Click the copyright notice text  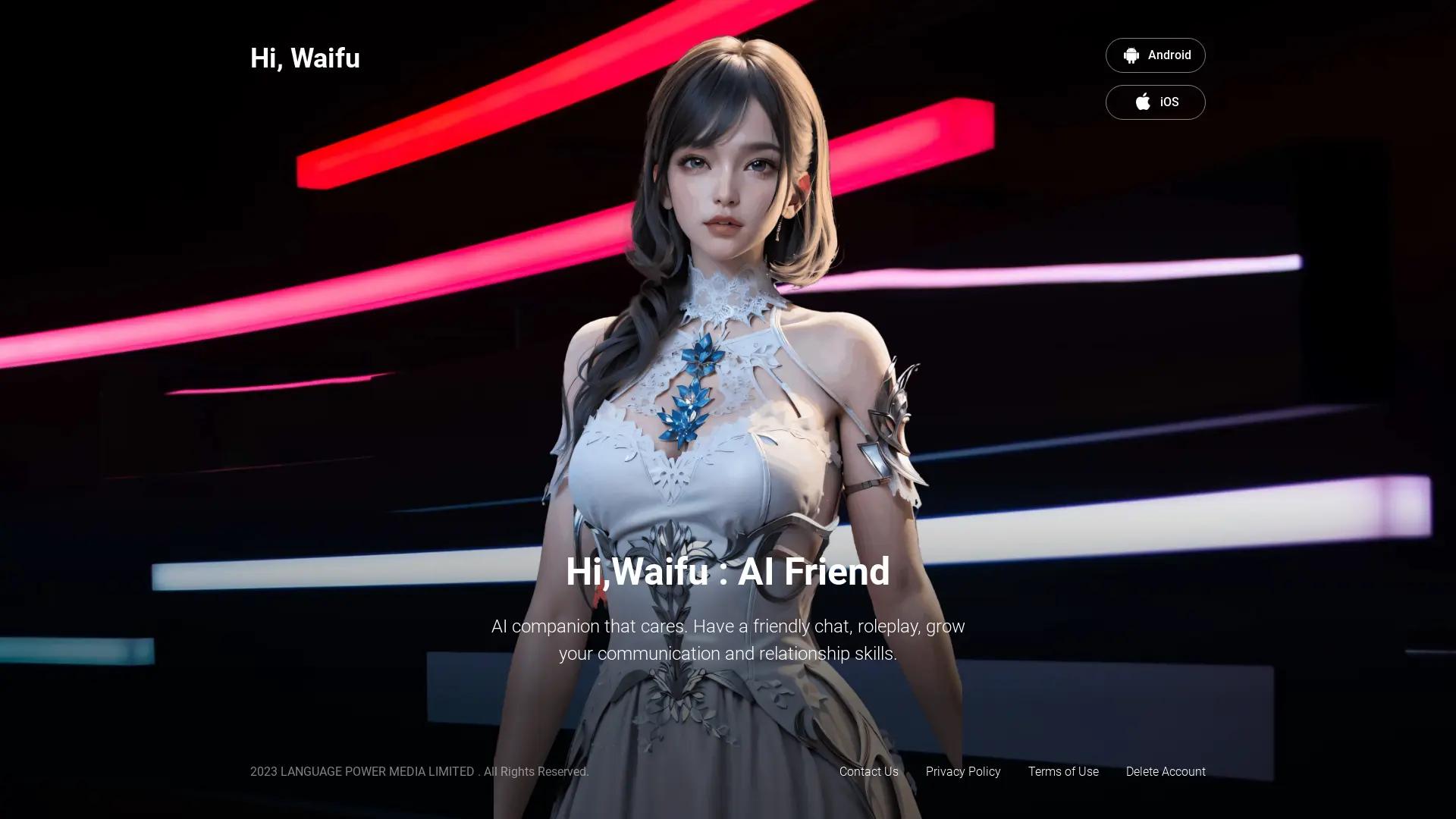pos(420,771)
